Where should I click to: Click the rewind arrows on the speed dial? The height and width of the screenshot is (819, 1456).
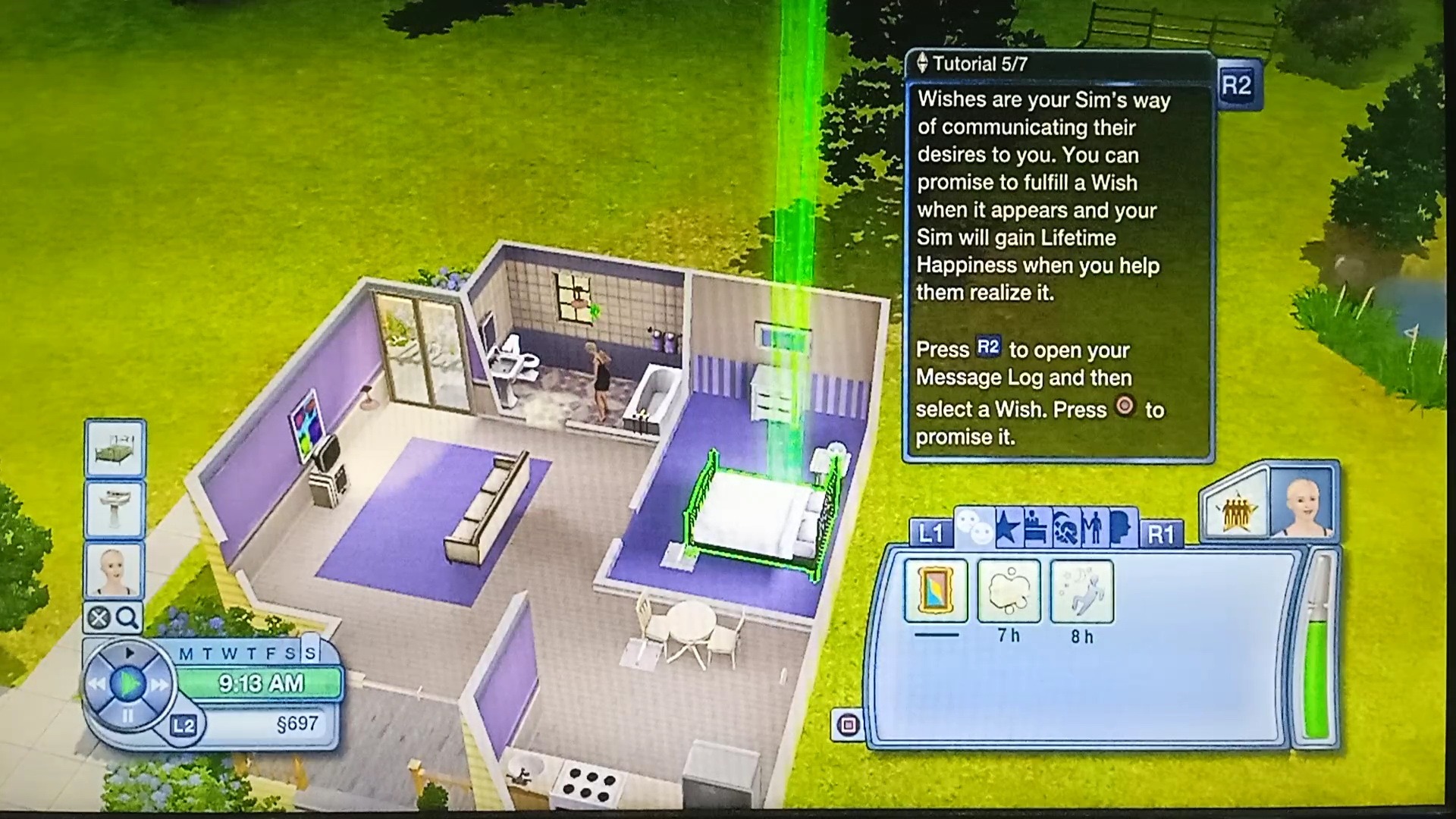[x=96, y=685]
